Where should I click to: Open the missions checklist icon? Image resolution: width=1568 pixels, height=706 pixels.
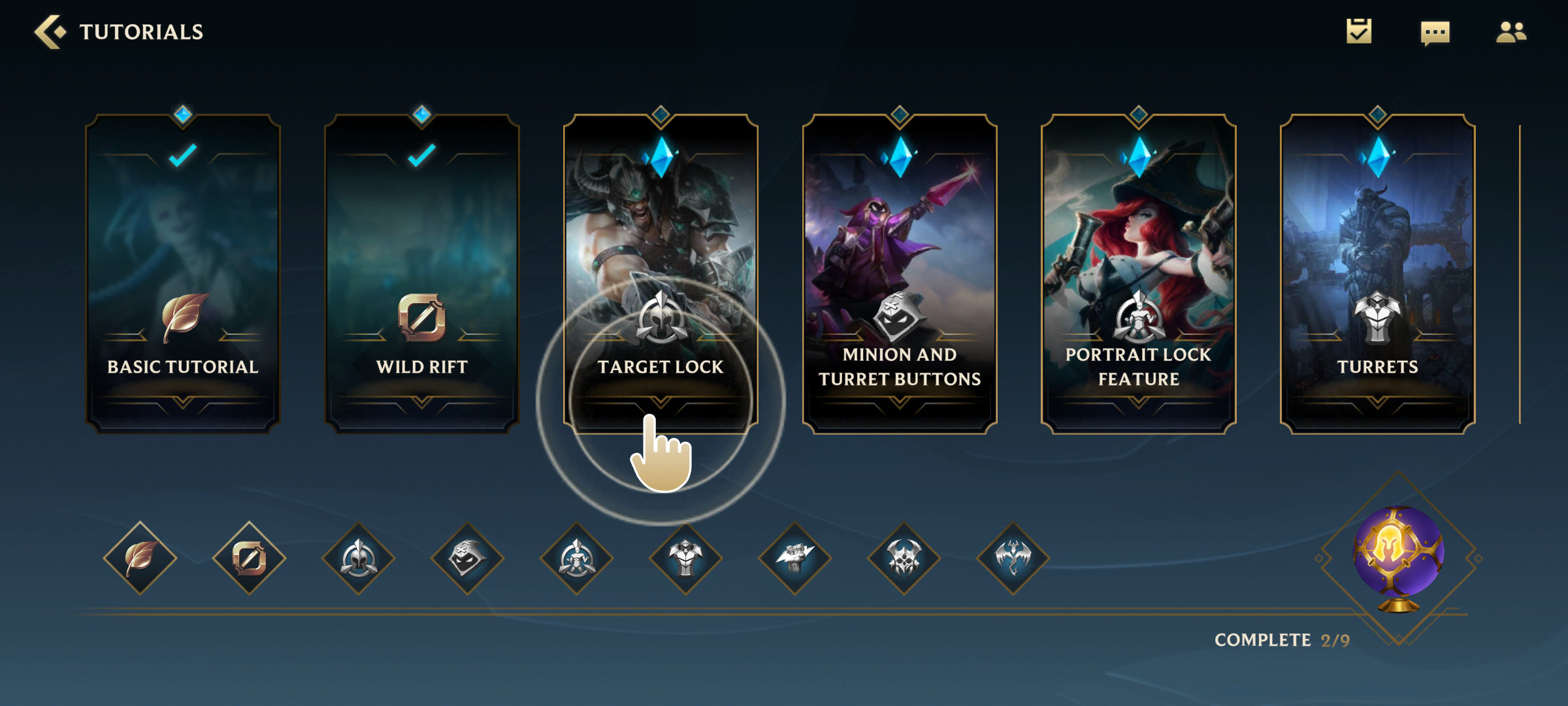1359,31
